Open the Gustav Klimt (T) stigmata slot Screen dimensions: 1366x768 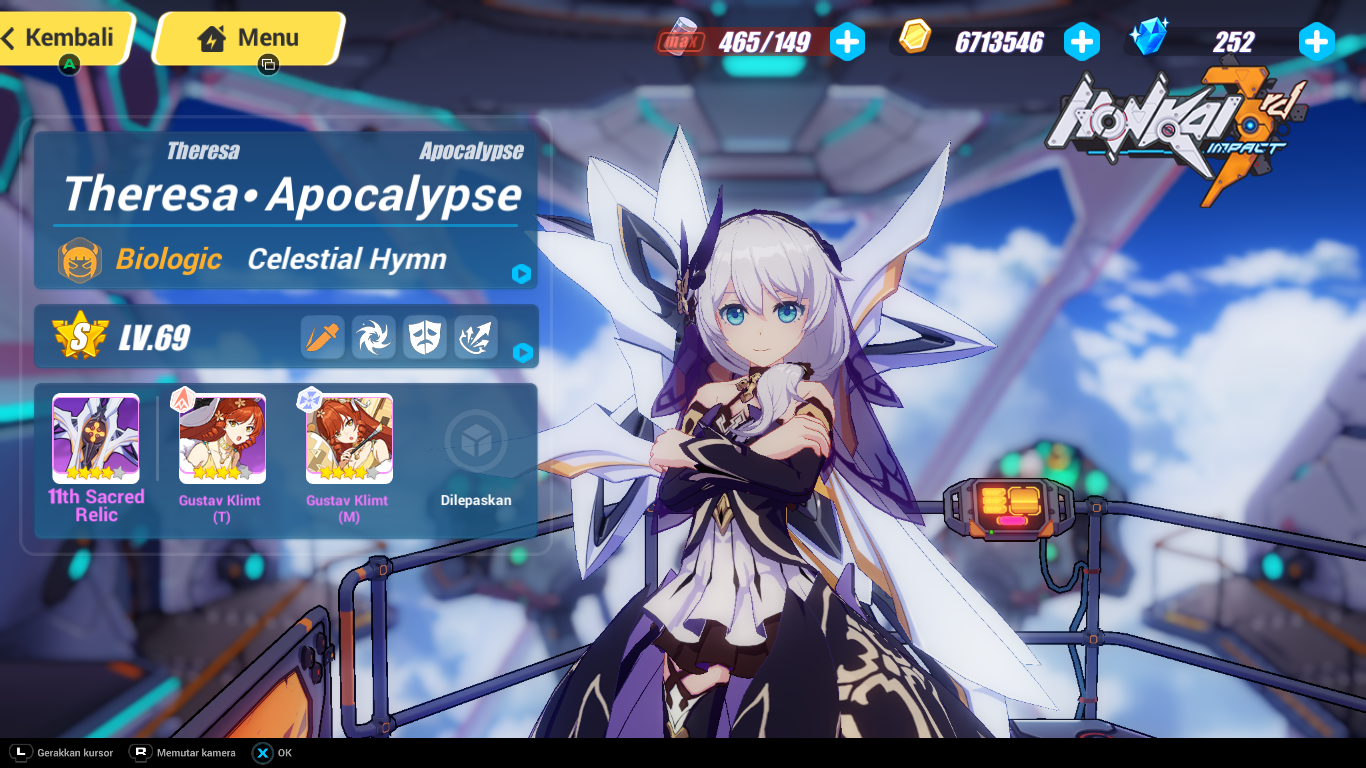(x=222, y=439)
